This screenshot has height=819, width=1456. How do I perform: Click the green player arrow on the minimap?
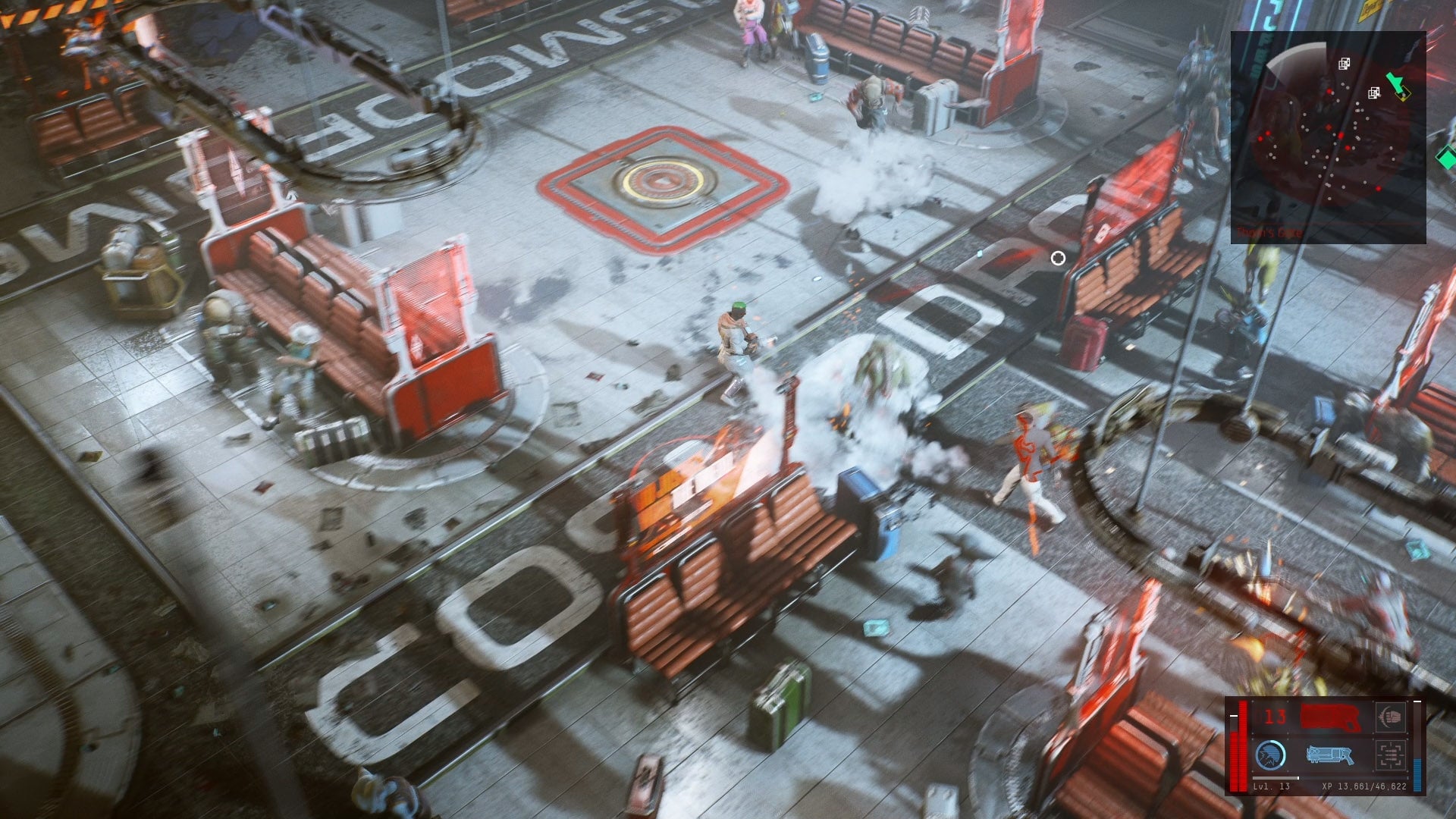click(1396, 83)
